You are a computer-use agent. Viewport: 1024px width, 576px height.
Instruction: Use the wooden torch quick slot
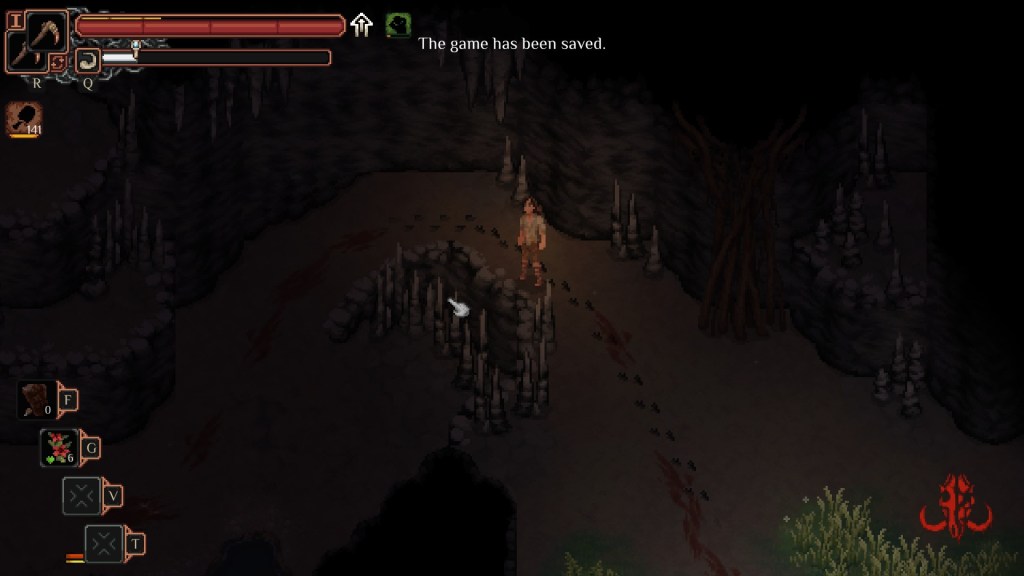pos(38,400)
